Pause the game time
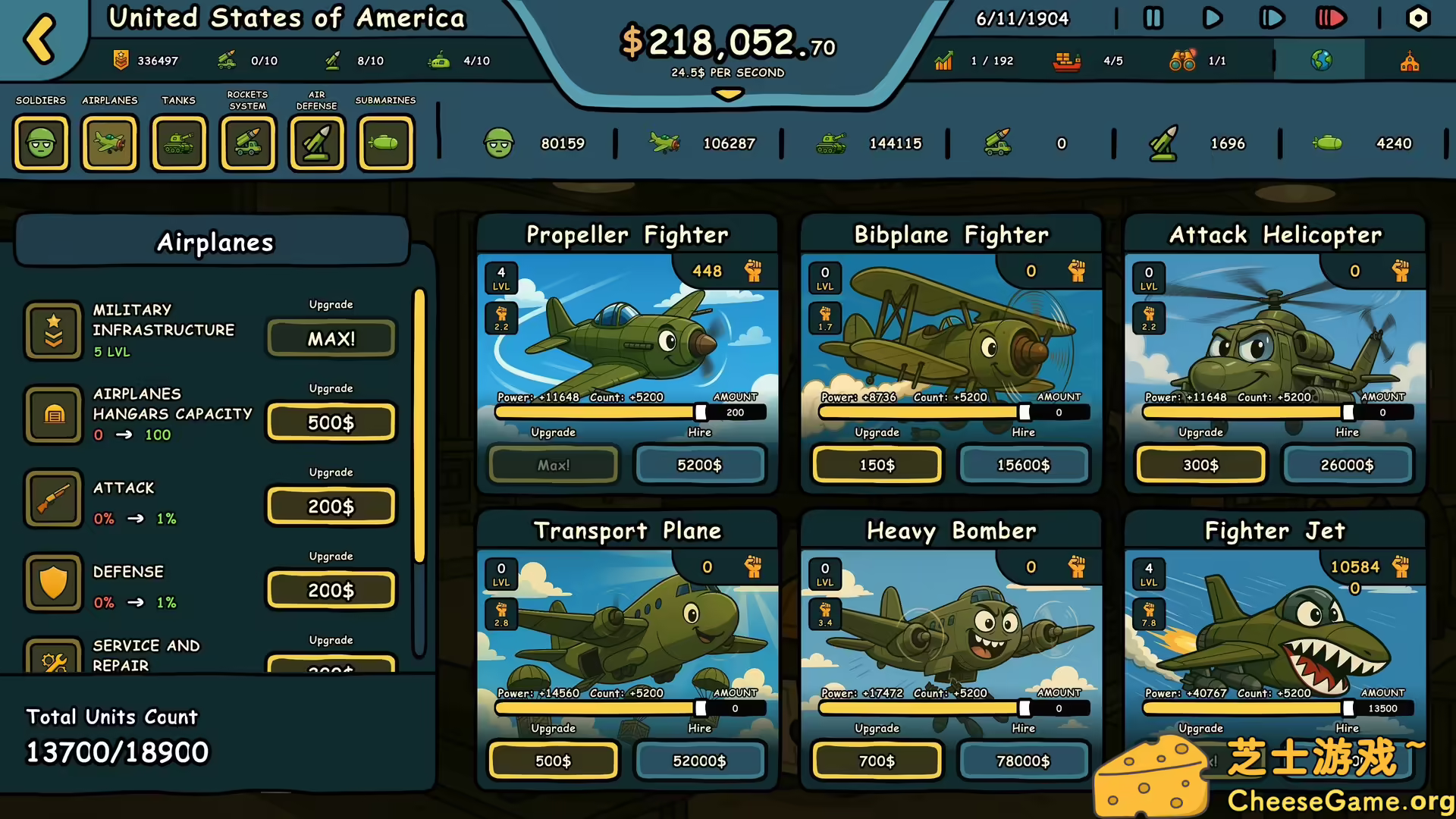This screenshot has width=1456, height=819. (x=1153, y=18)
